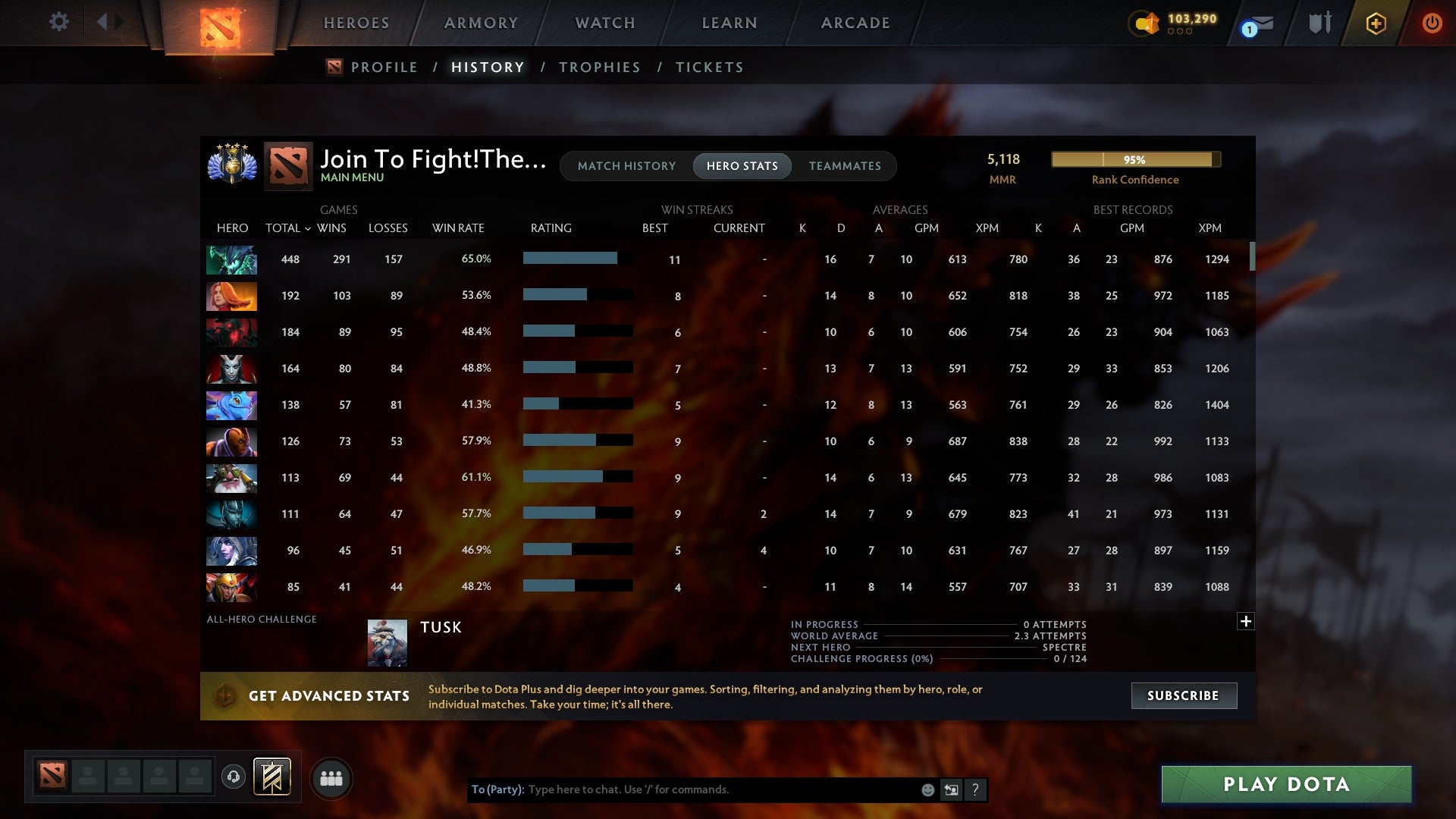Switch to the MATCH HISTORY tab
Image resolution: width=1456 pixels, height=819 pixels.
(x=626, y=166)
